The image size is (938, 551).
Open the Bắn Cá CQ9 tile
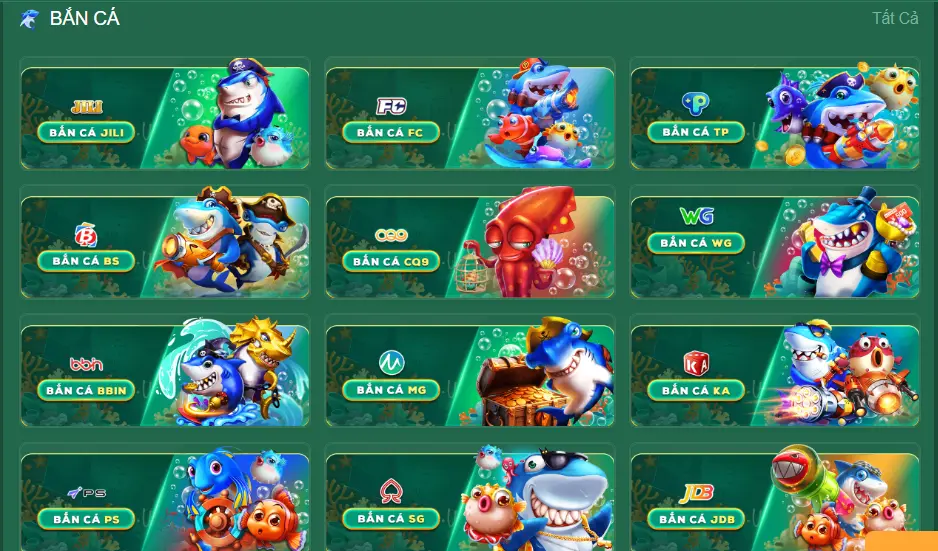click(x=391, y=261)
